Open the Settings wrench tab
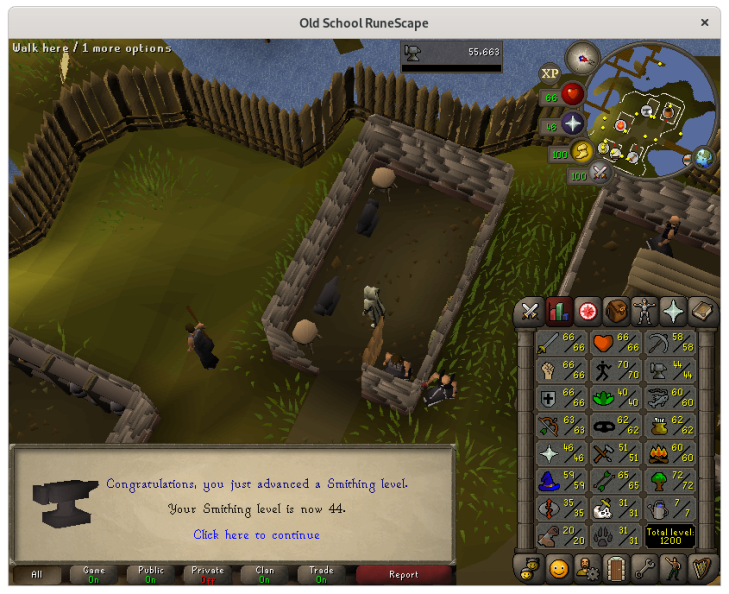The height and width of the screenshot is (594, 729). (645, 569)
